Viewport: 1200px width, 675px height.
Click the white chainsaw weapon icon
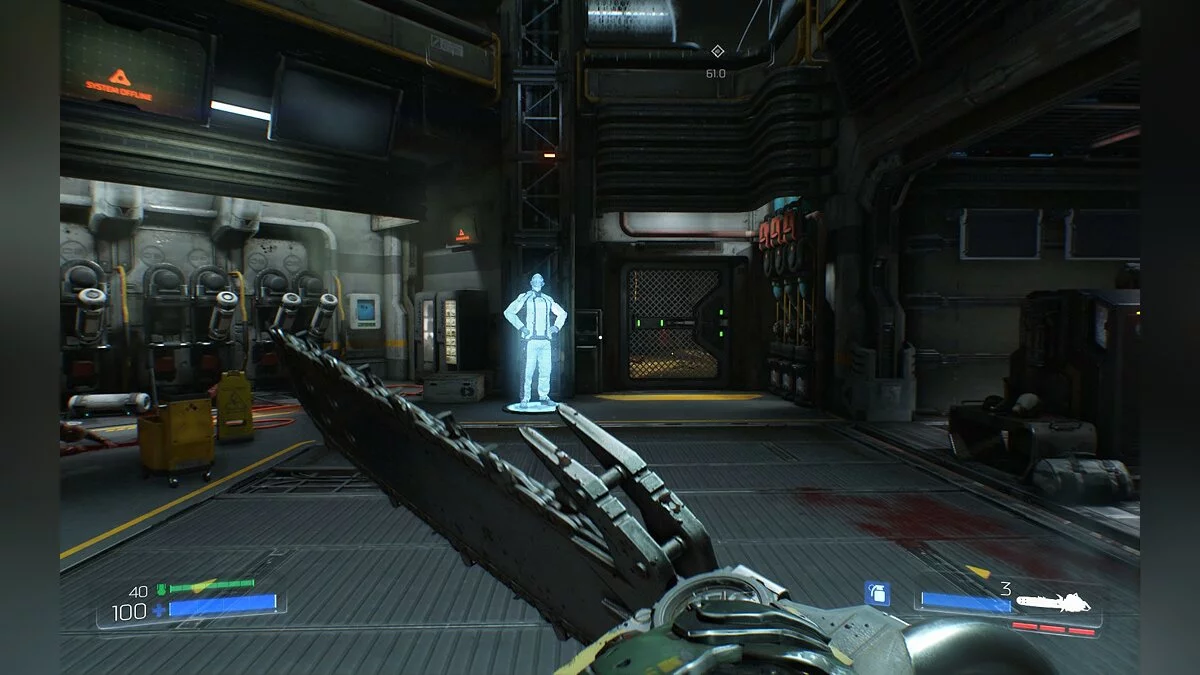click(1054, 603)
